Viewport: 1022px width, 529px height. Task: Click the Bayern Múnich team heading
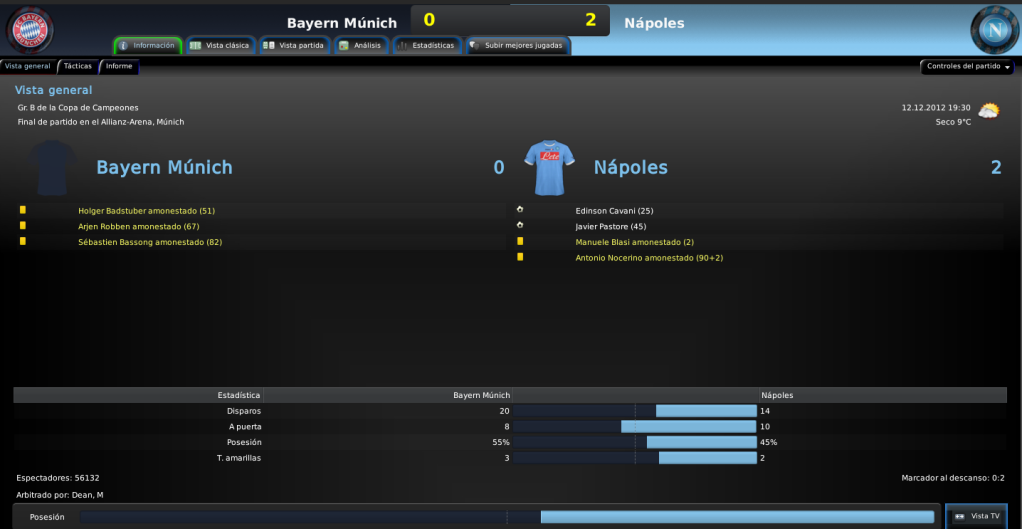point(164,168)
